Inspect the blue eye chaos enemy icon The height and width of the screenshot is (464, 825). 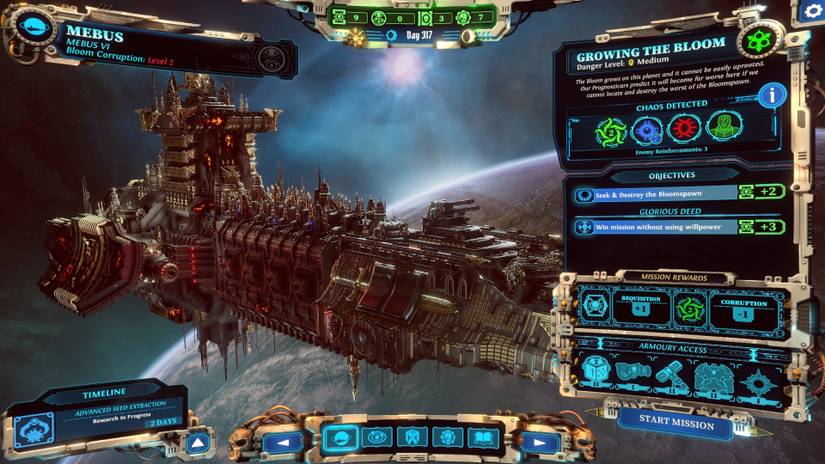[648, 130]
